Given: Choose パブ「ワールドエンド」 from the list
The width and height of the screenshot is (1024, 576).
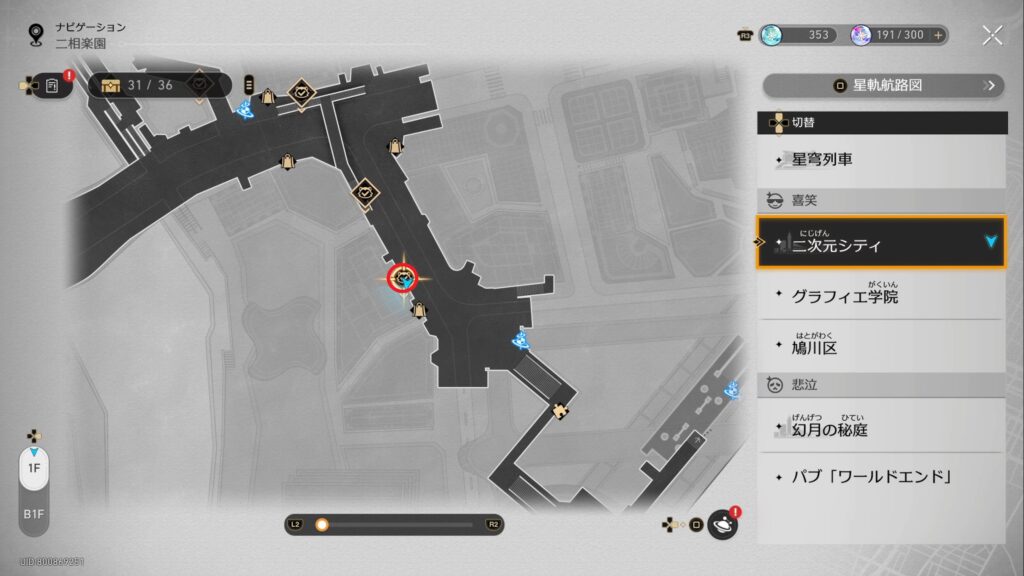Looking at the screenshot, I should pyautogui.click(x=881, y=476).
